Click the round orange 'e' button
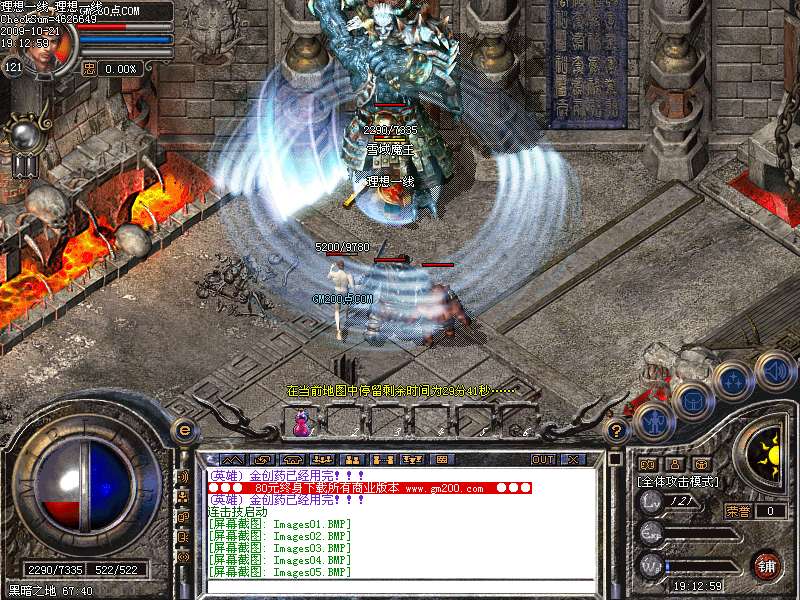The height and width of the screenshot is (600, 800). (183, 430)
